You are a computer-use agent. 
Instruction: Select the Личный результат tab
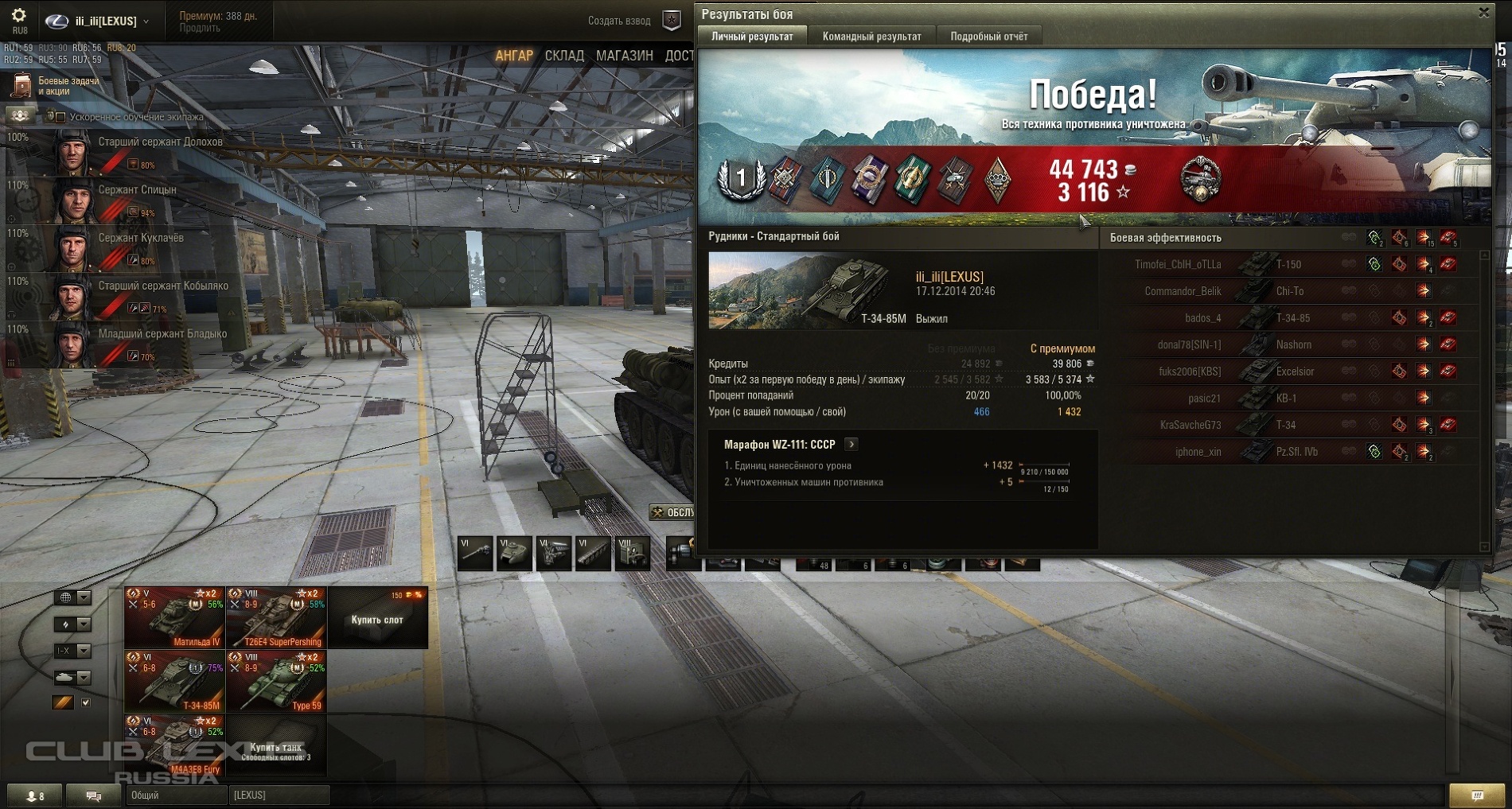[x=752, y=37]
